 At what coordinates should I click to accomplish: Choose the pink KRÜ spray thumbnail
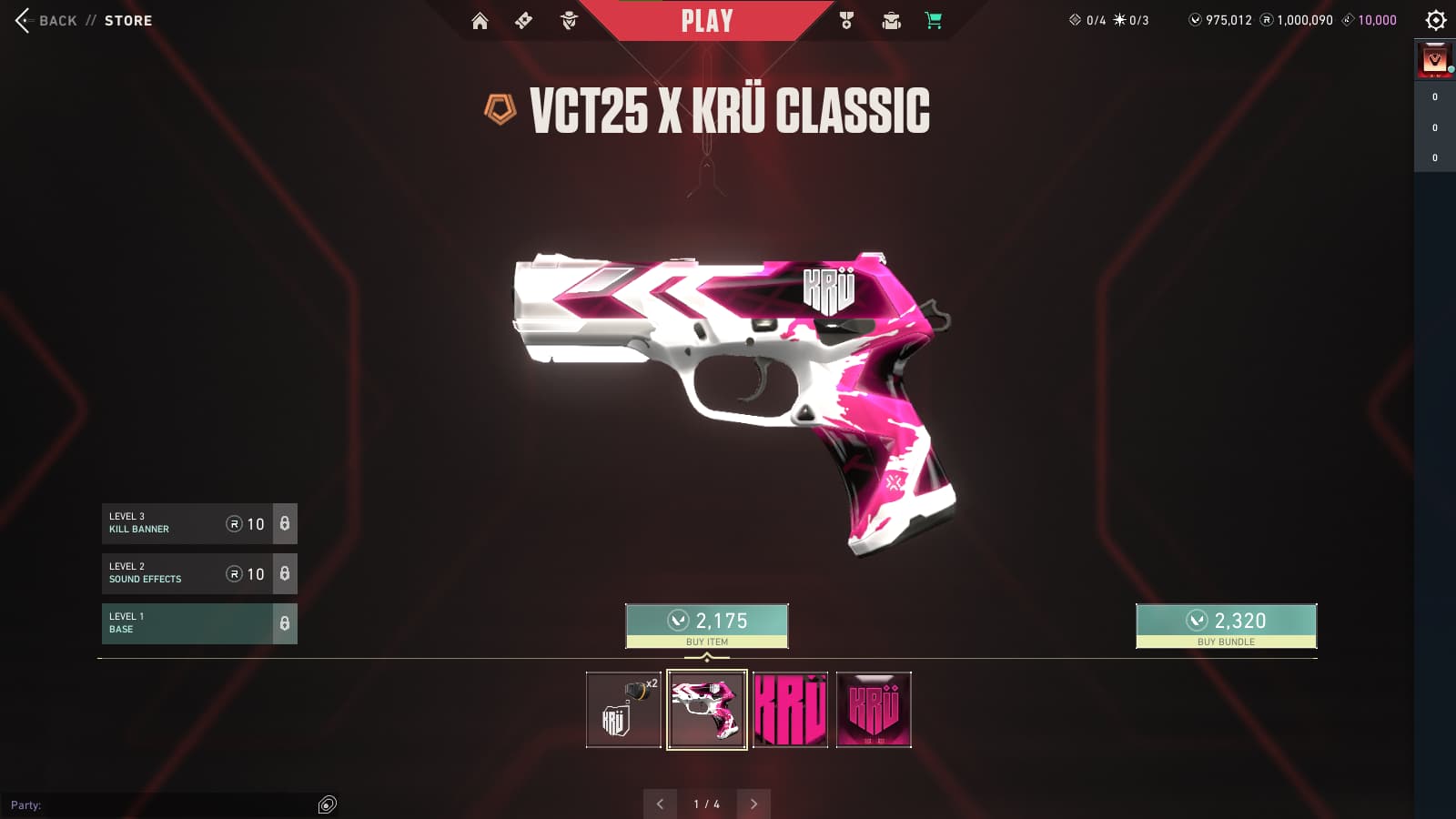[791, 710]
